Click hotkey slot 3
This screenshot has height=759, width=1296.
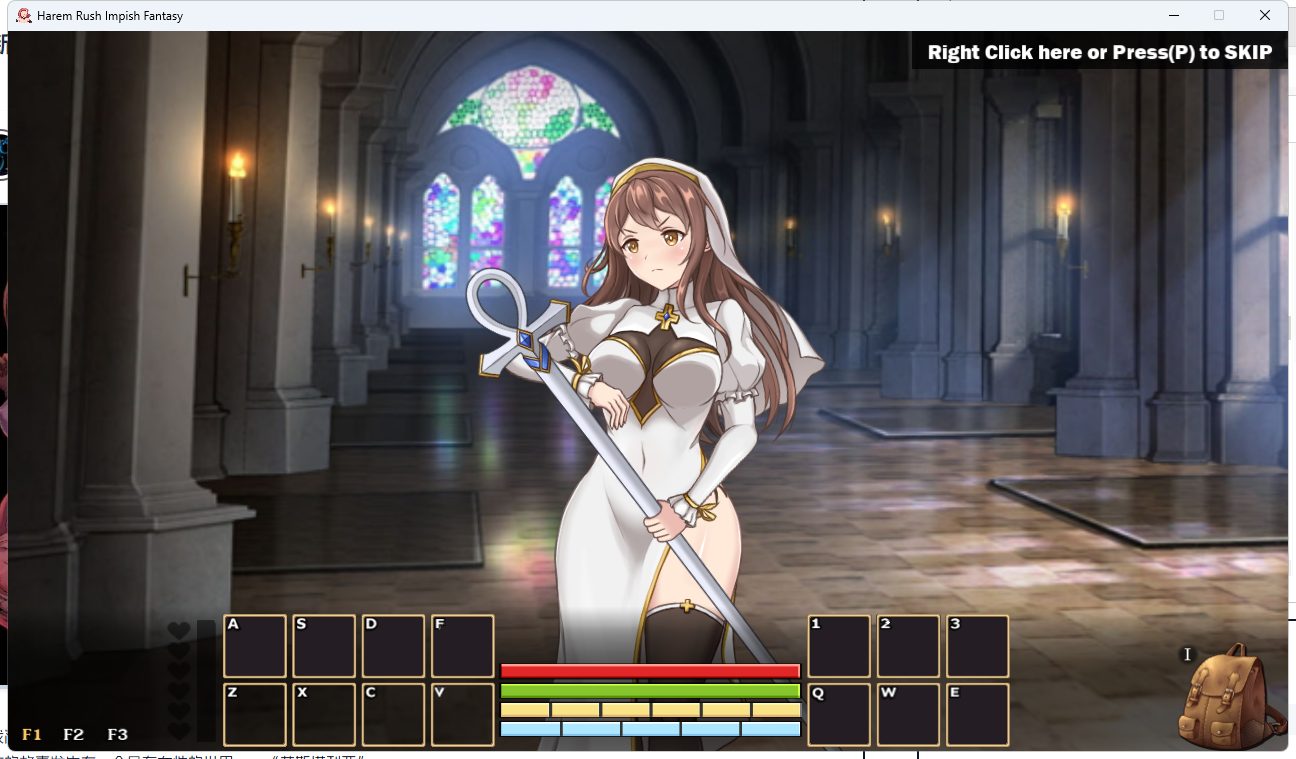[x=977, y=645]
